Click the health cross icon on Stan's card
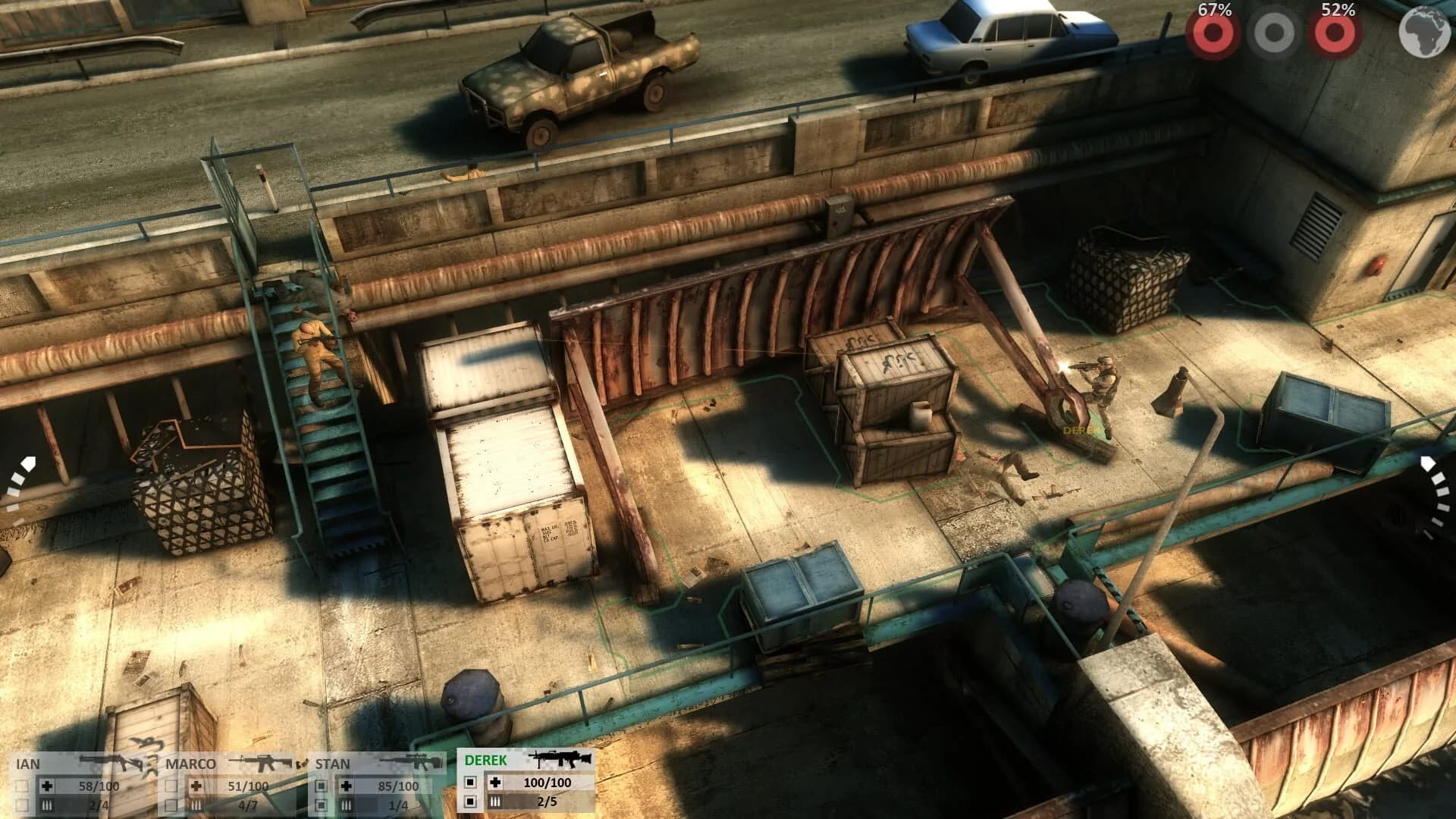1456x819 pixels. click(347, 785)
